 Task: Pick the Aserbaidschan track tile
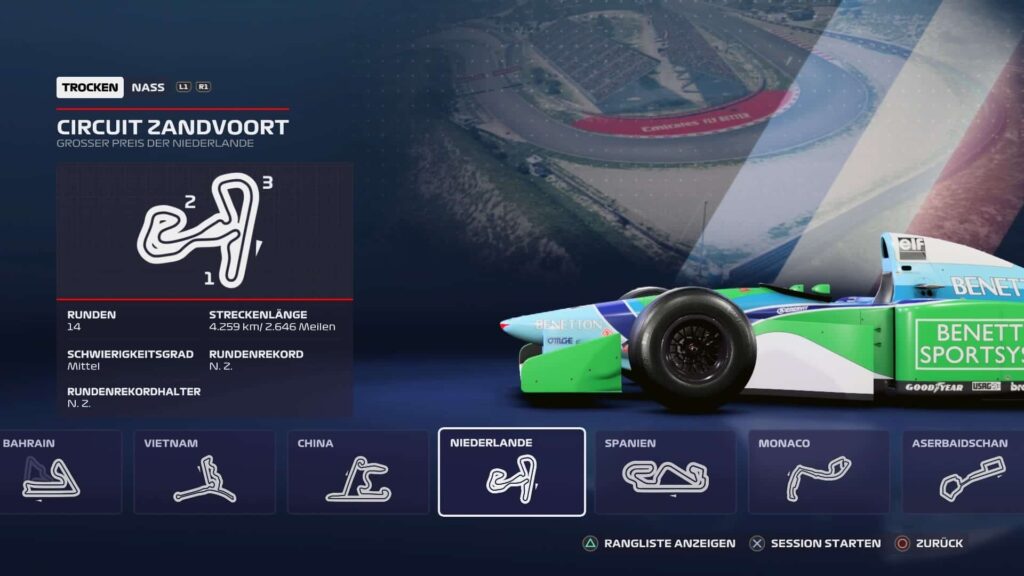point(963,472)
